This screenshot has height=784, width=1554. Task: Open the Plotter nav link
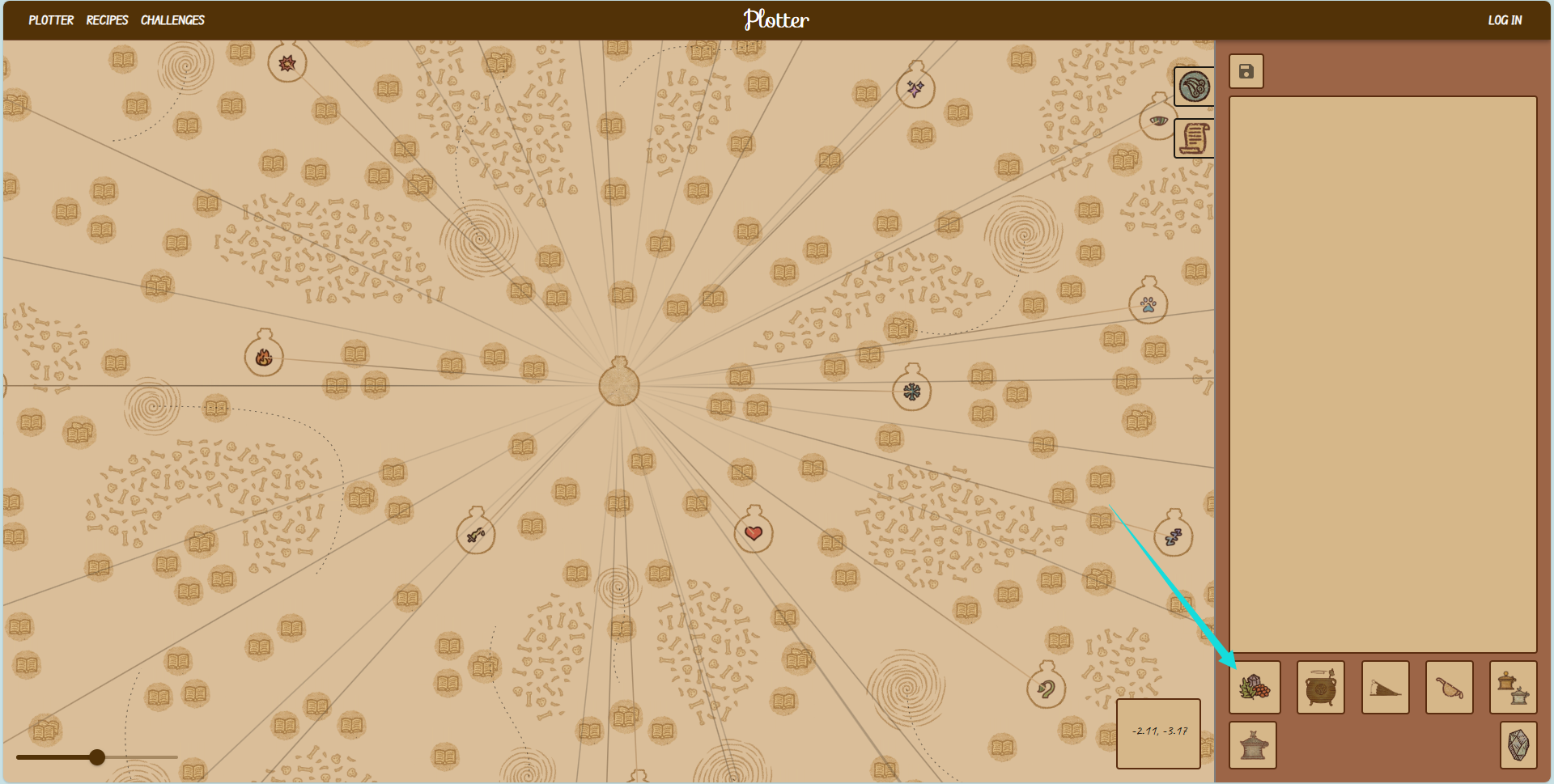tap(51, 20)
